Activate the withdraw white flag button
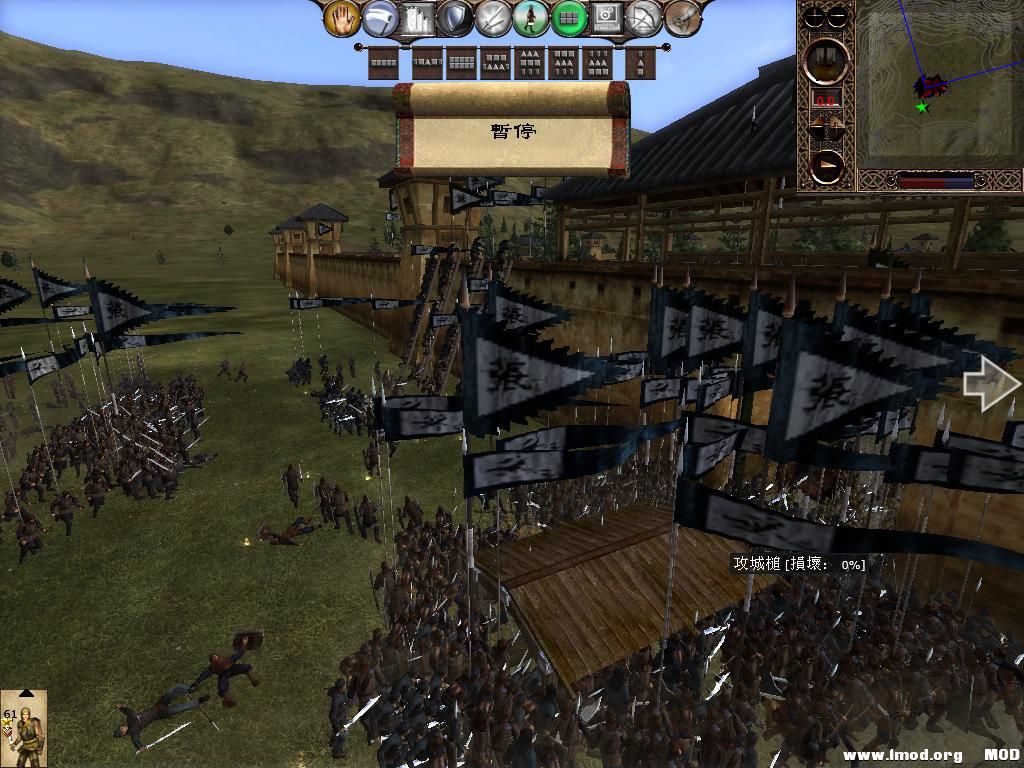1024x768 pixels. (380, 17)
